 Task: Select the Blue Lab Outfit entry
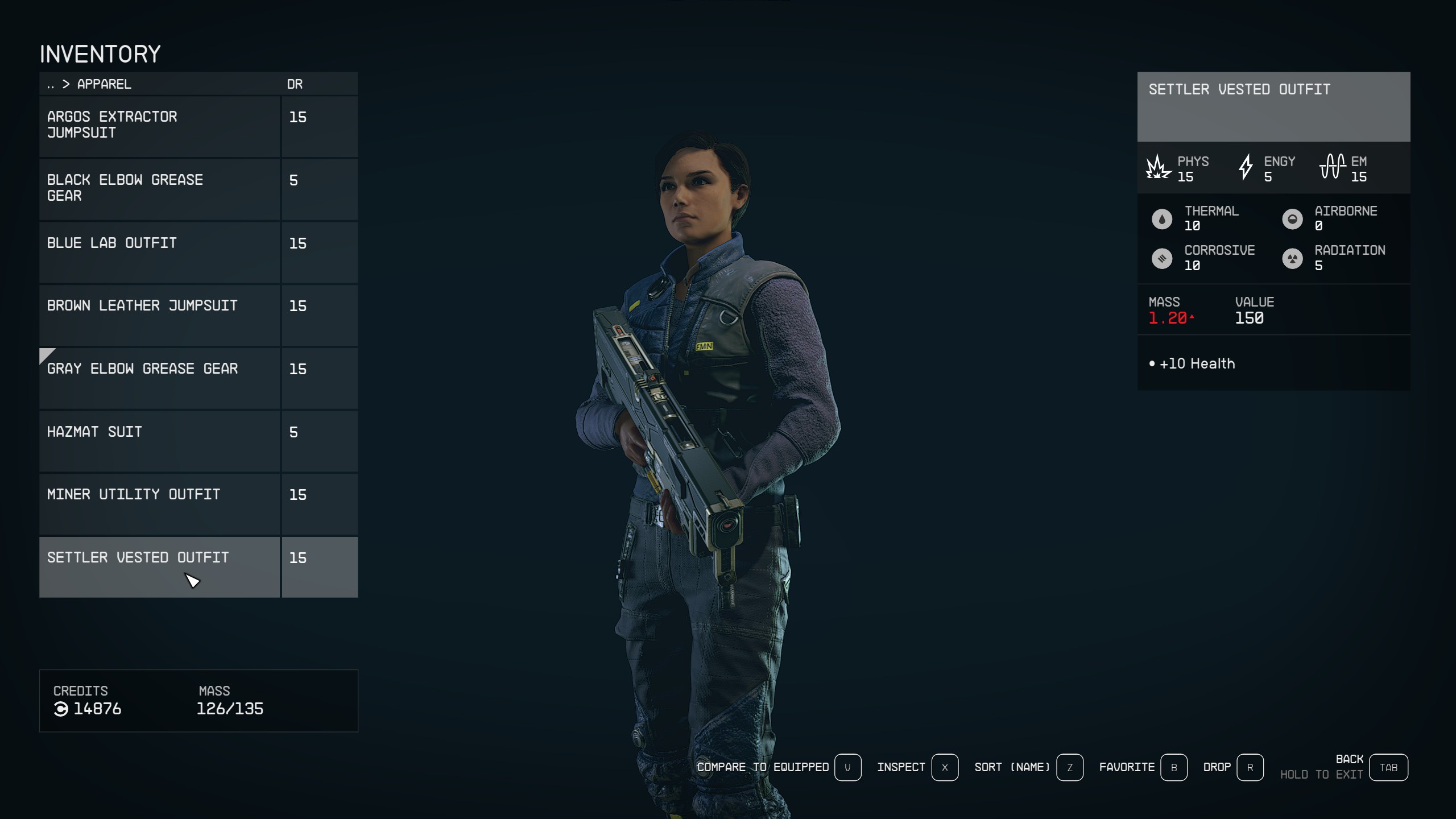click(x=159, y=252)
